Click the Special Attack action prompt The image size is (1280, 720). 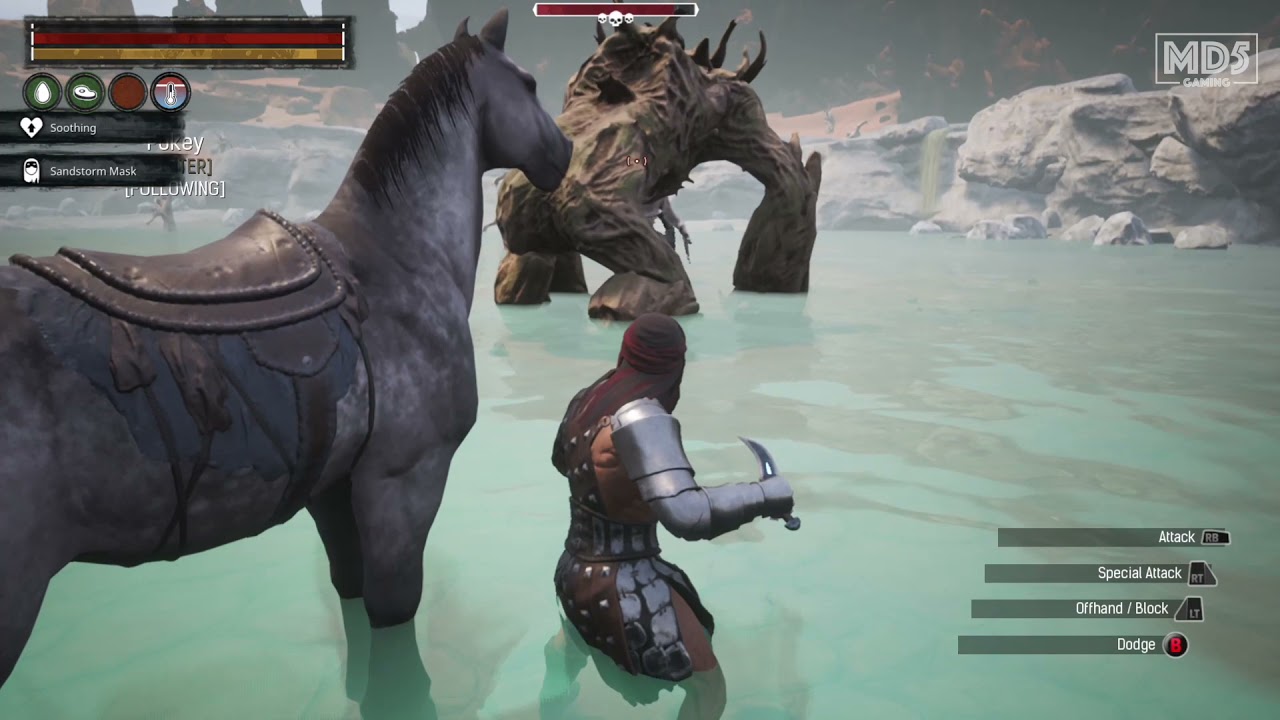(1140, 573)
